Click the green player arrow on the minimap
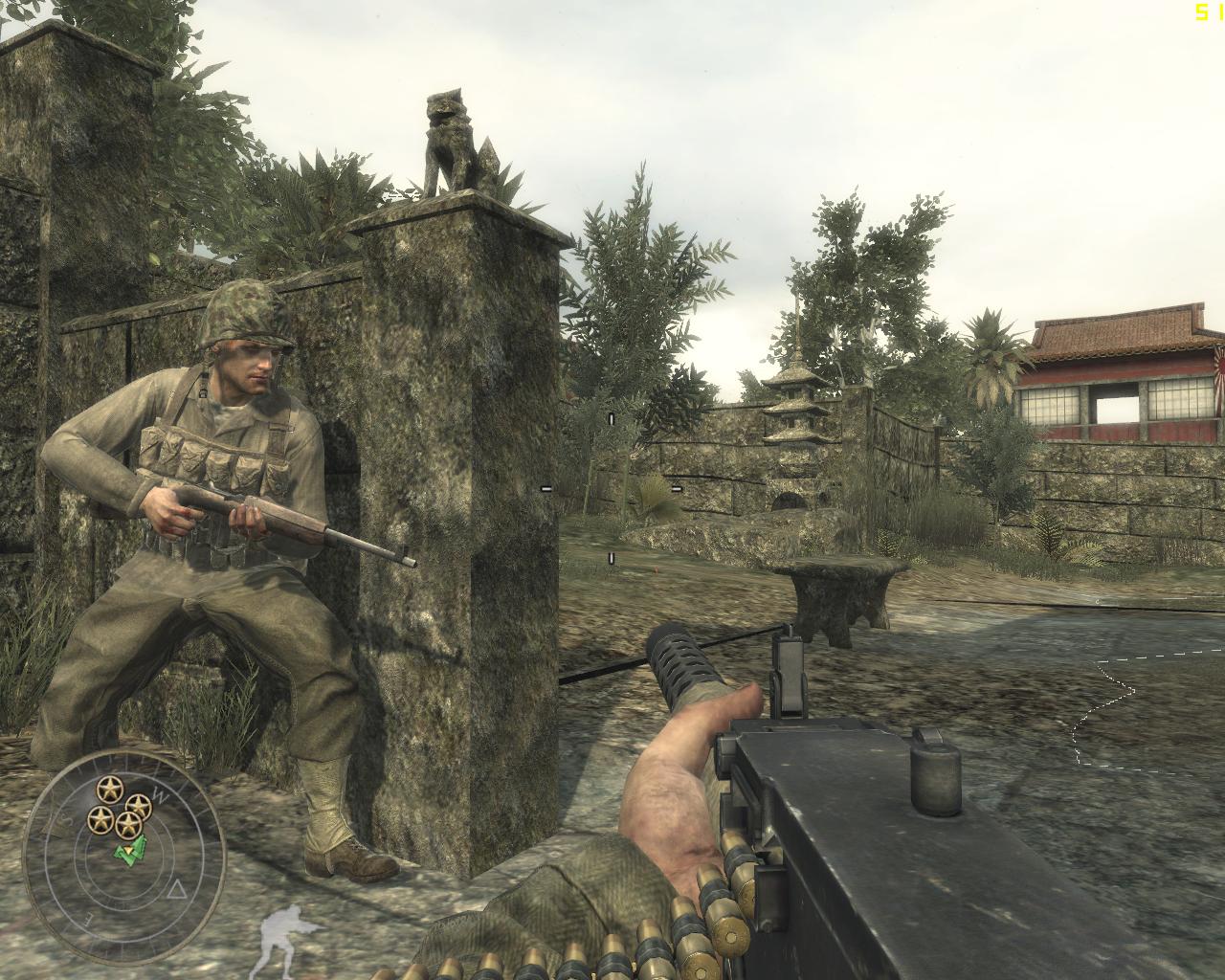Viewport: 1225px width, 980px height. coord(130,852)
